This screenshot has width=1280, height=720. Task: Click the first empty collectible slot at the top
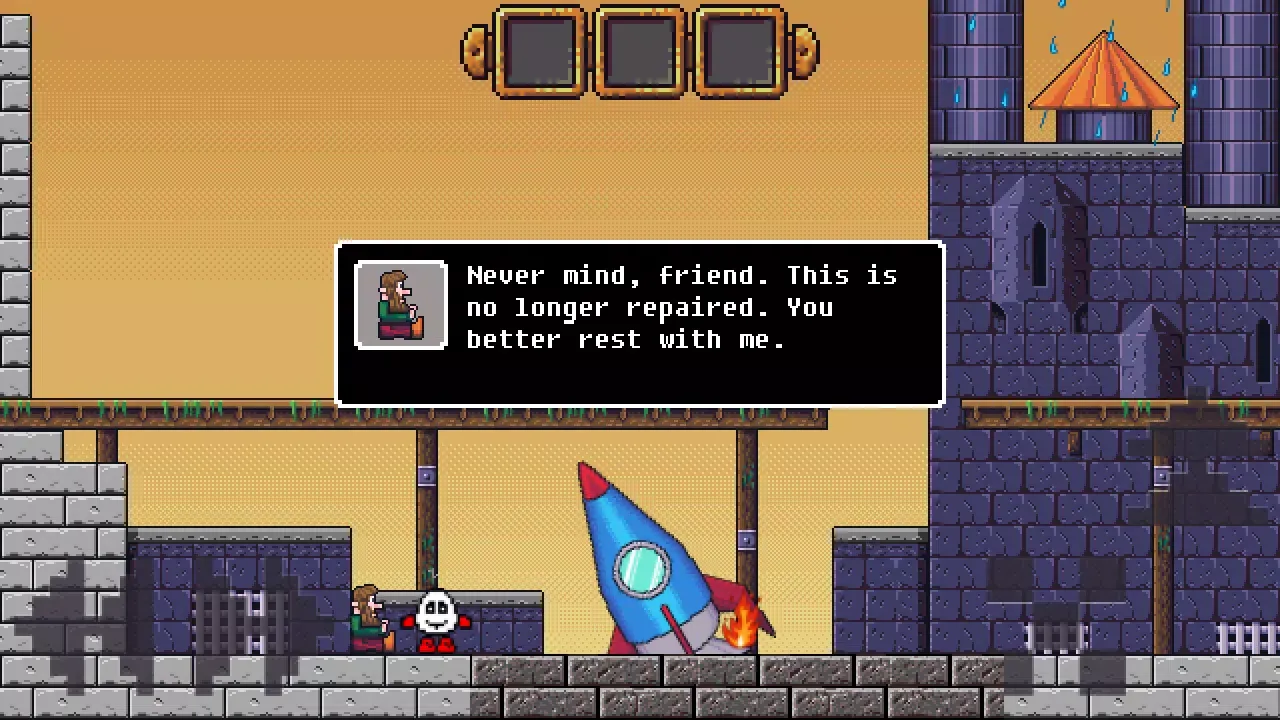[540, 52]
